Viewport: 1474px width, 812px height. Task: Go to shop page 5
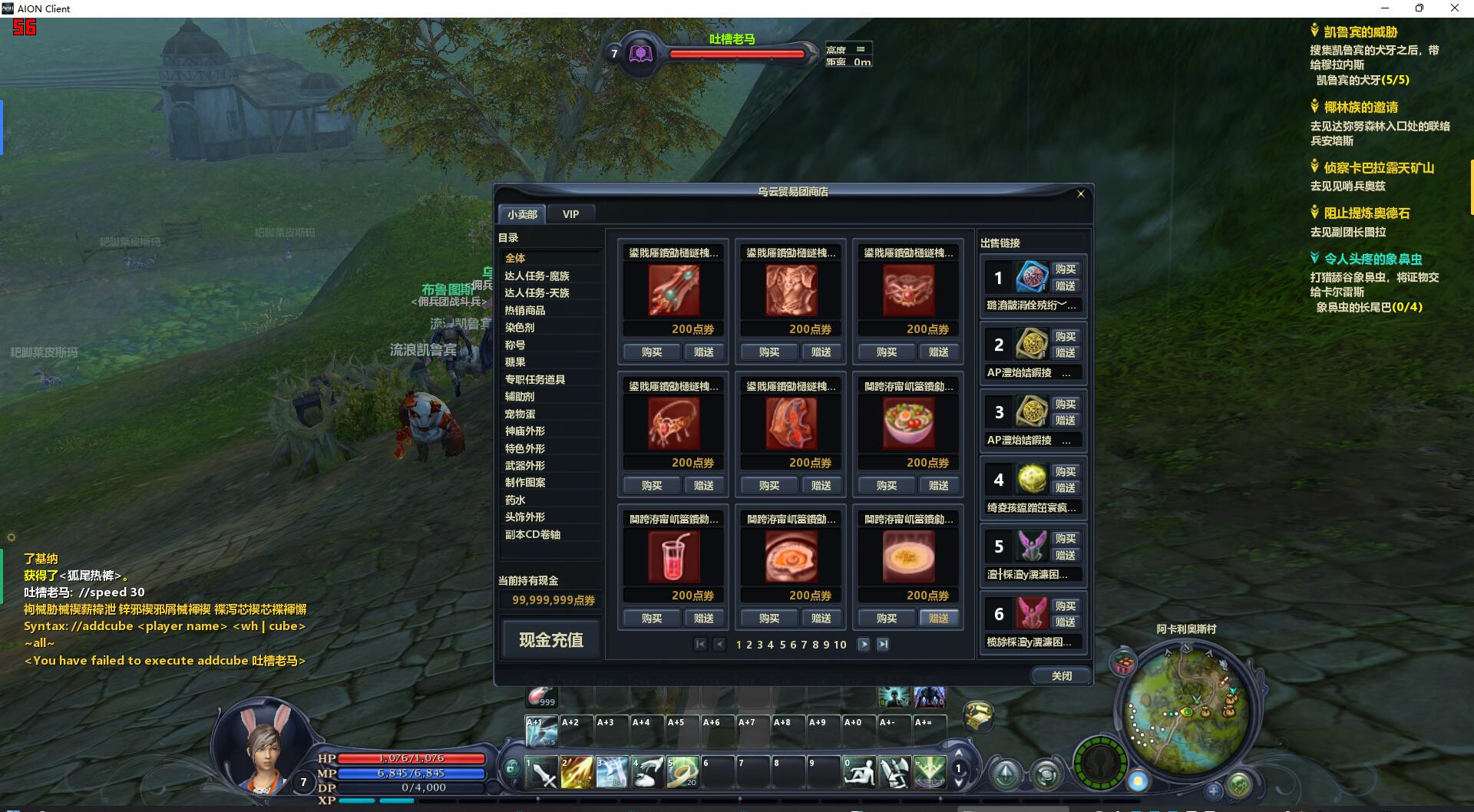(782, 645)
